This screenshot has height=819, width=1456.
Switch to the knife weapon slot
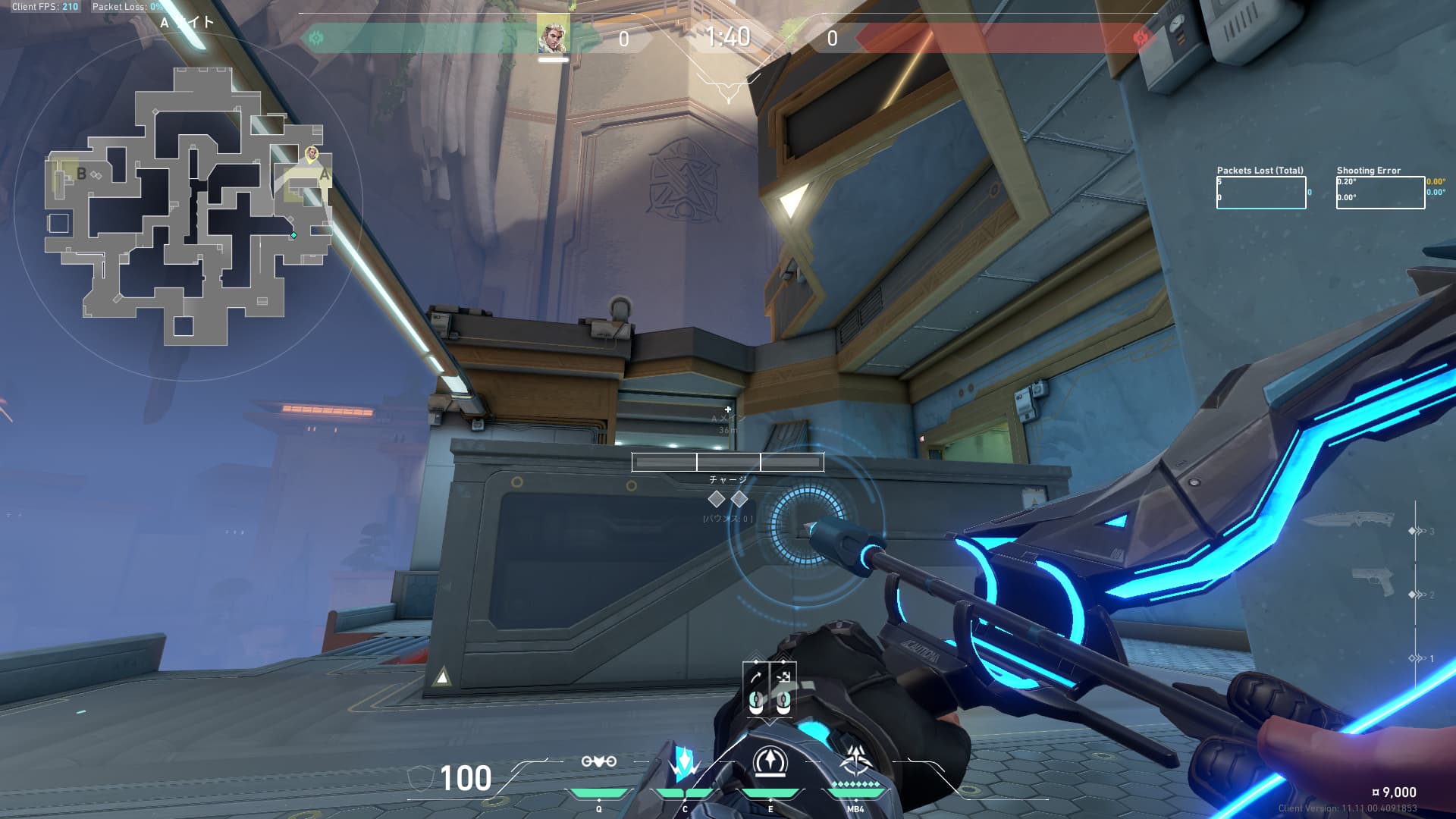pyautogui.click(x=1351, y=520)
